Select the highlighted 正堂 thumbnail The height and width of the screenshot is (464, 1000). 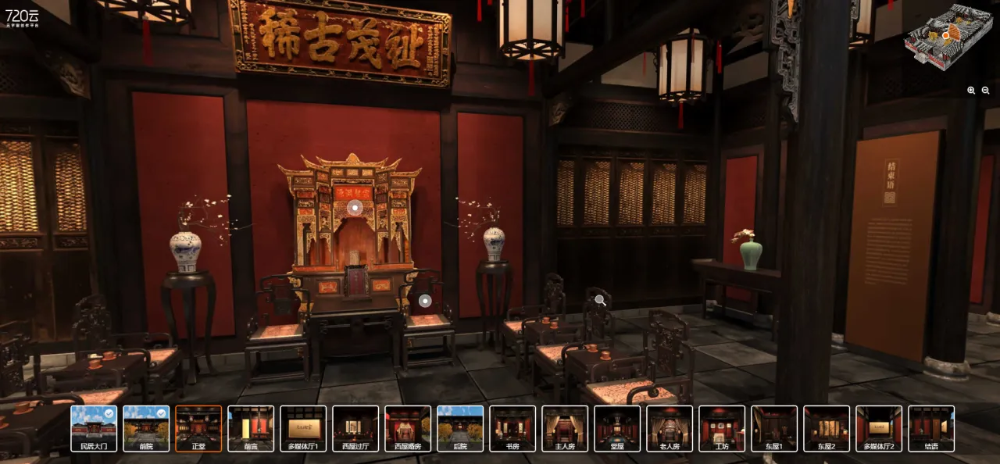click(x=199, y=428)
